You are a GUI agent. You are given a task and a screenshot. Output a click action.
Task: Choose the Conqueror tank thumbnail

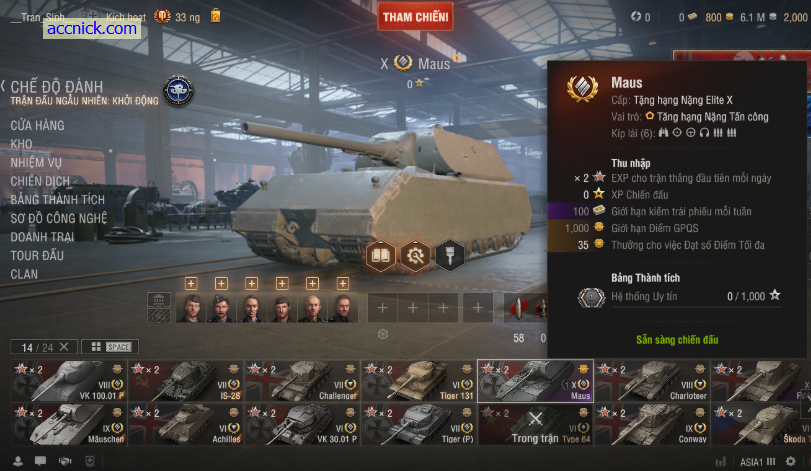tap(651, 425)
